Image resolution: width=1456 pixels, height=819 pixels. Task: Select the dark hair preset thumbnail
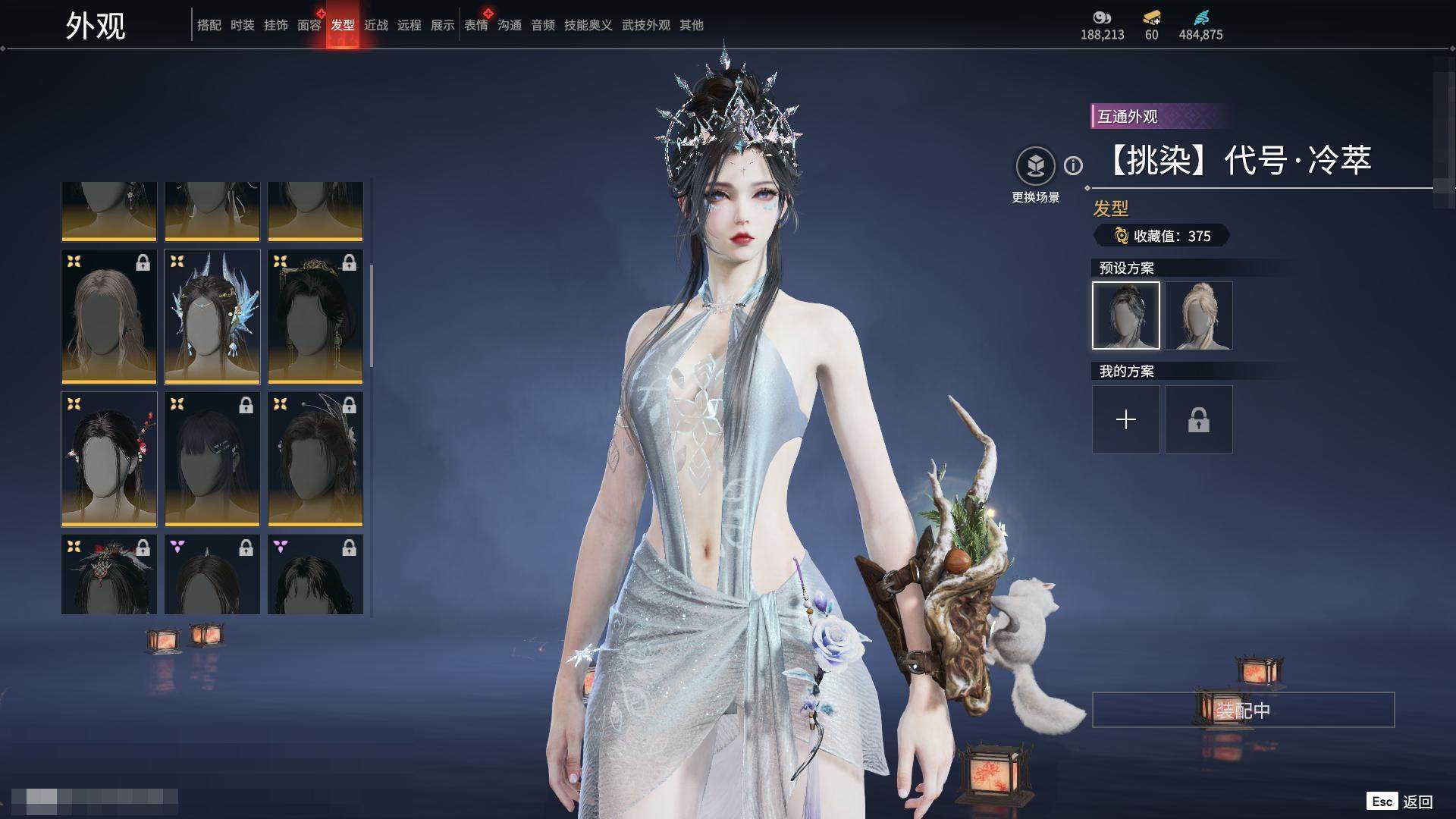click(1125, 315)
